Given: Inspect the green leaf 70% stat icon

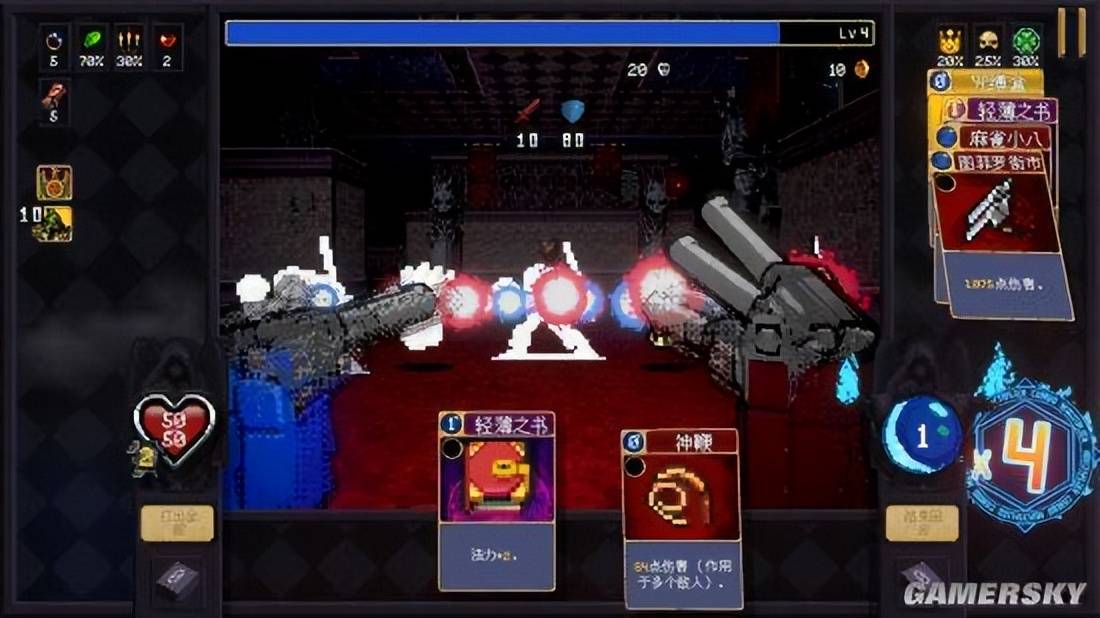Looking at the screenshot, I should click(x=92, y=42).
